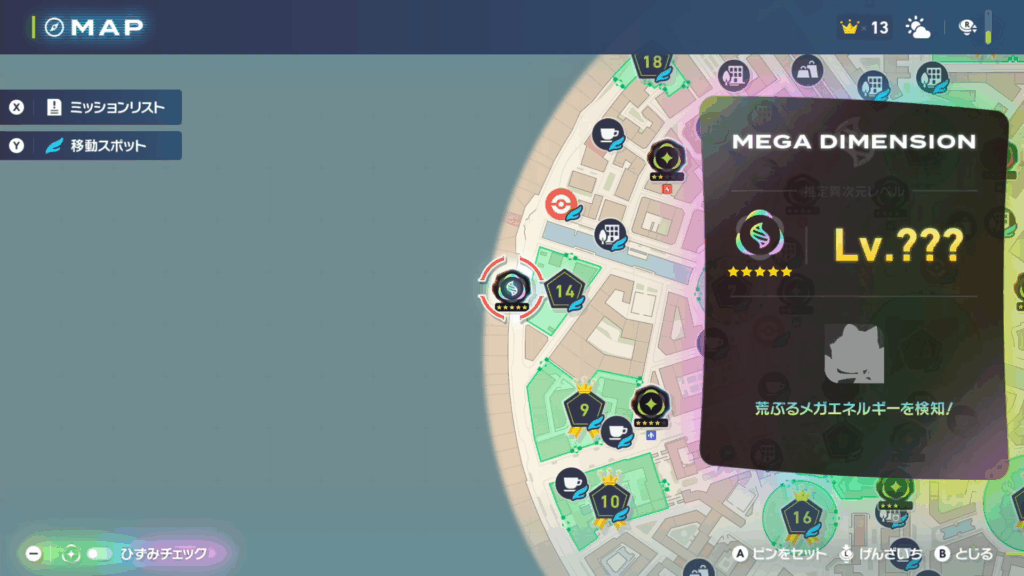
Task: Select the zone 18 map marker
Action: 653,63
